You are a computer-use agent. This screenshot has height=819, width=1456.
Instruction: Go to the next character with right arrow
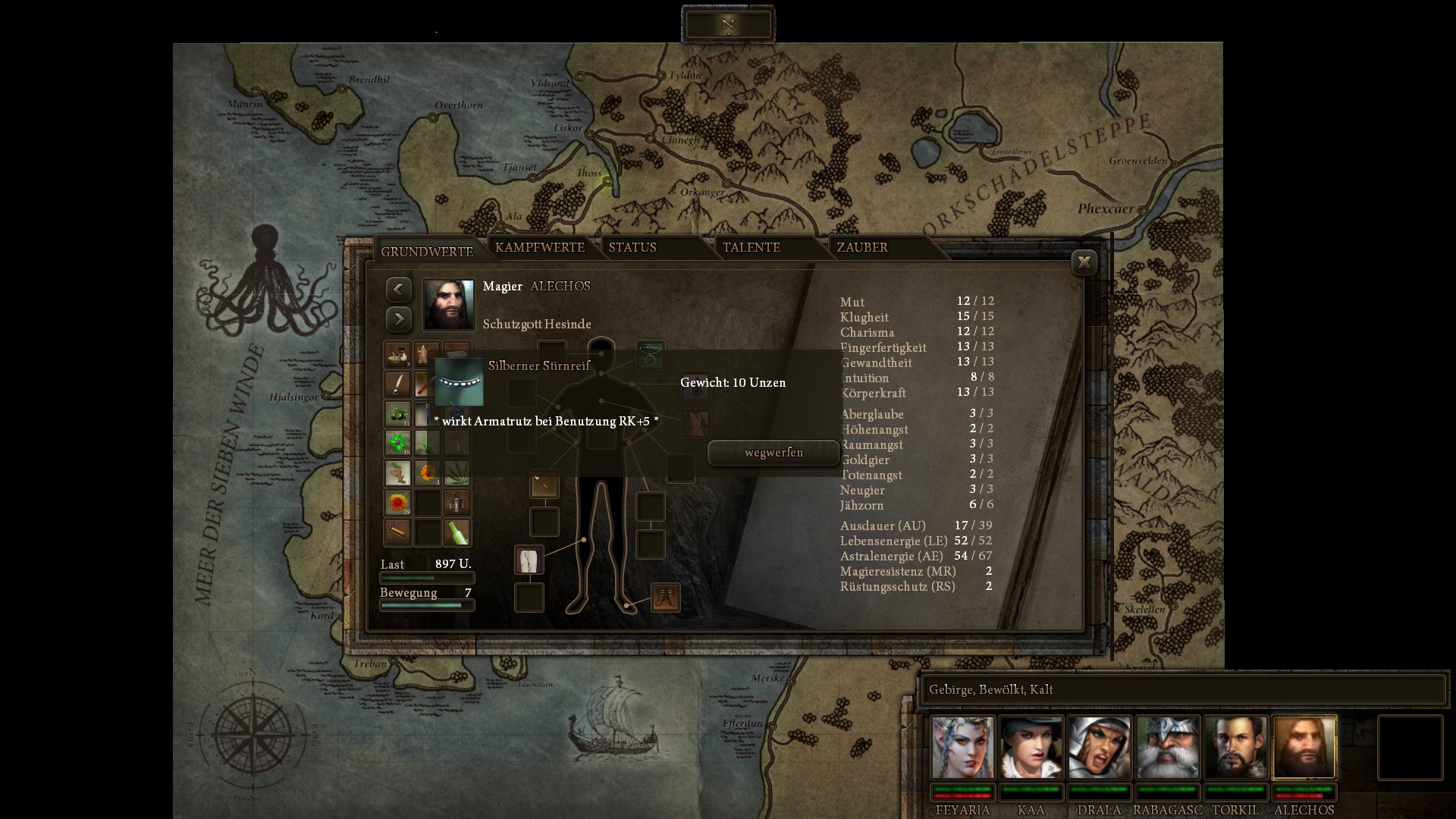coord(399,319)
